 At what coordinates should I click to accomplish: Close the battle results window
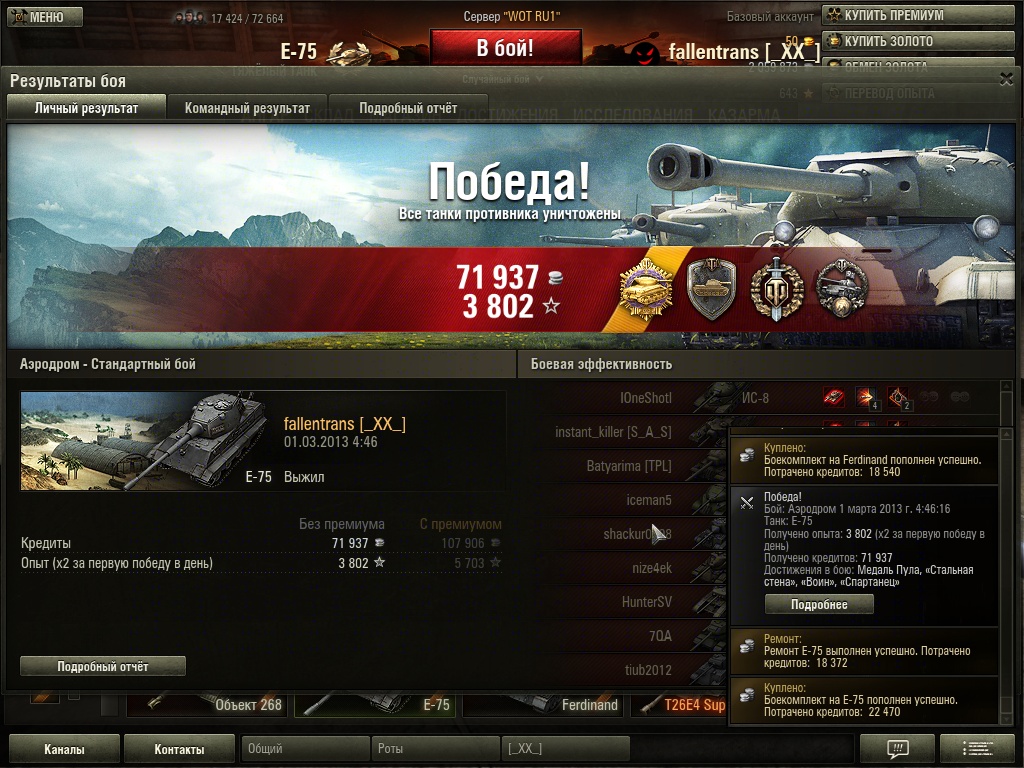pos(1006,79)
